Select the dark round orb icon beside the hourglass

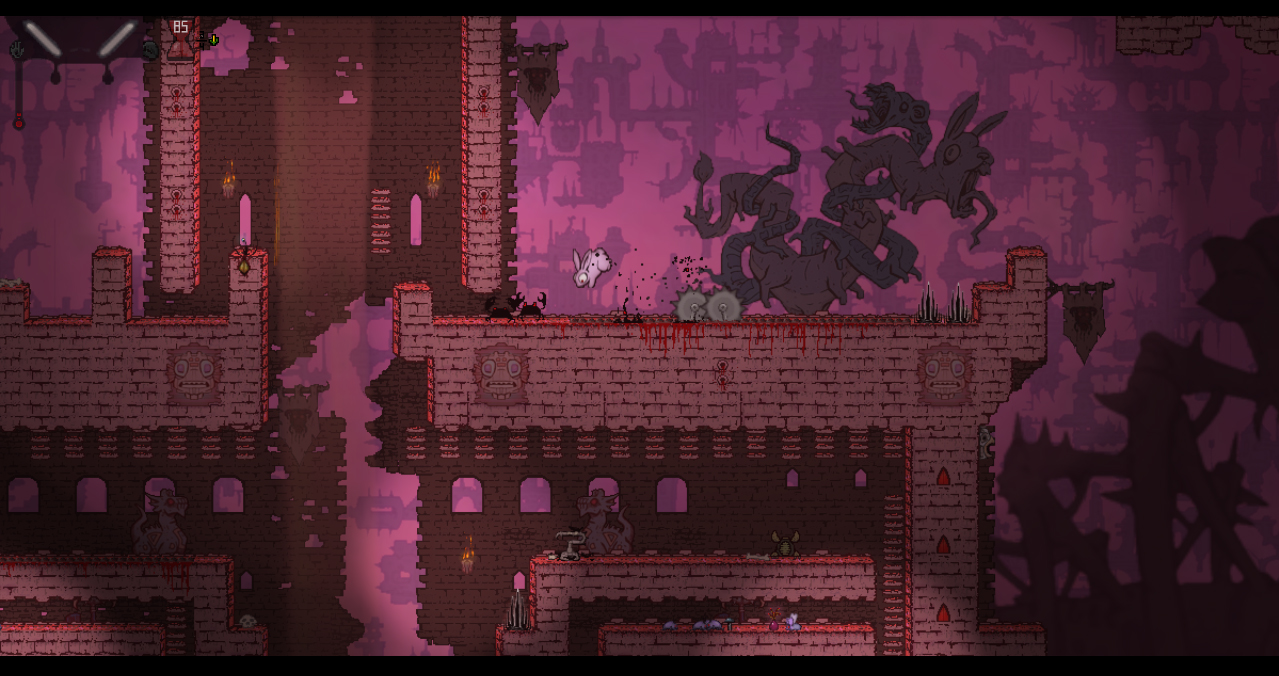[x=150, y=50]
